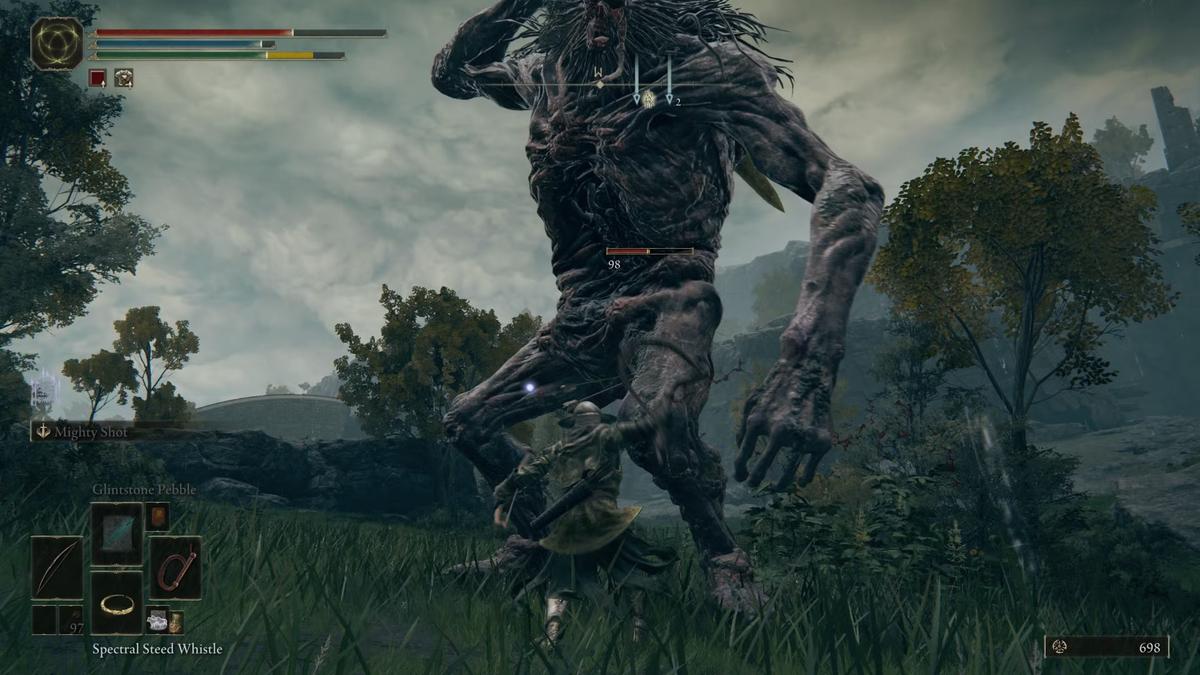Screen dimensions: 1200x675
Task: Click the white pouch item icon
Action: pyautogui.click(x=157, y=620)
